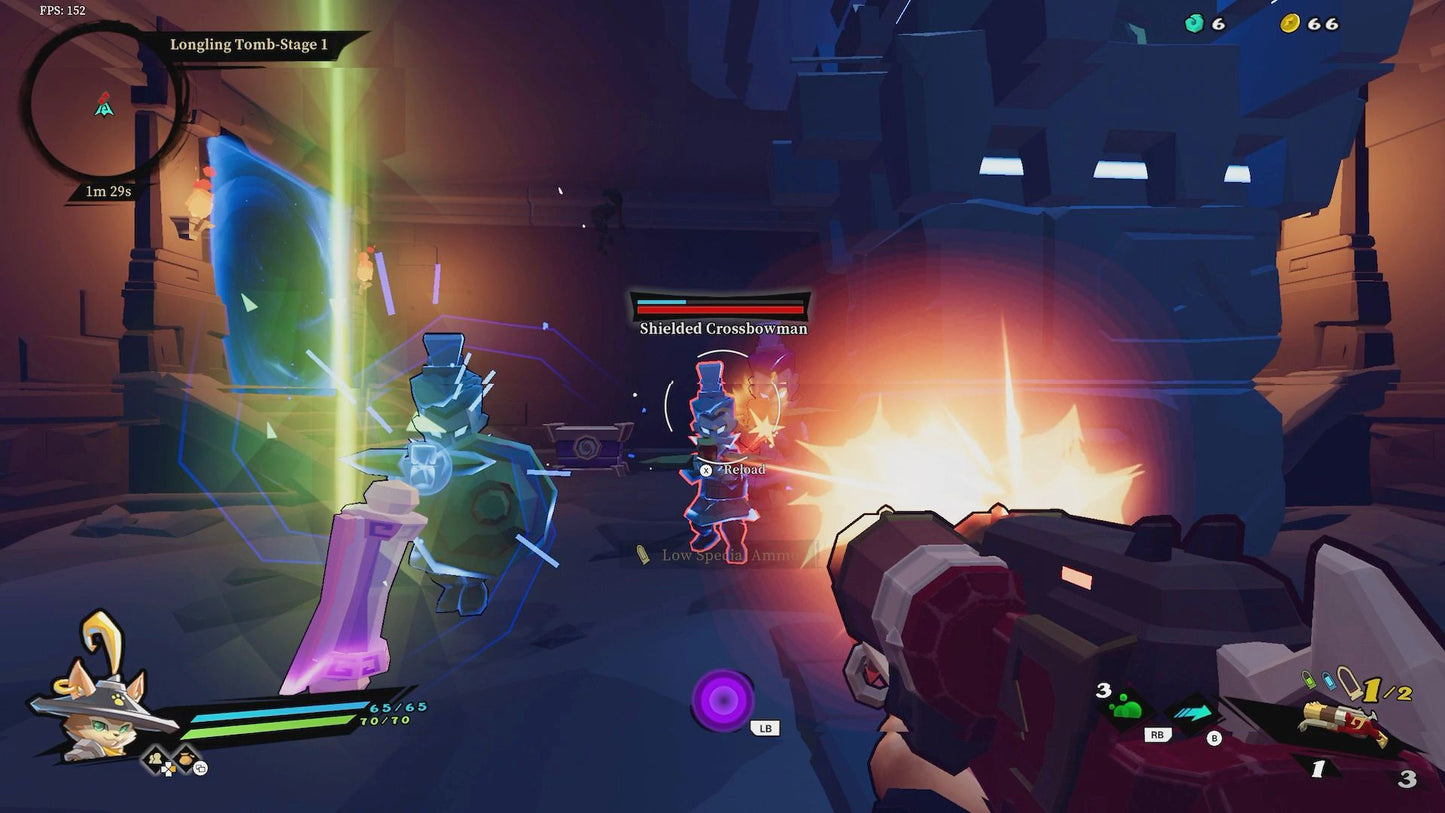The height and width of the screenshot is (813, 1445).
Task: Click the Longling Tomb-Stage 1 label
Action: [249, 45]
